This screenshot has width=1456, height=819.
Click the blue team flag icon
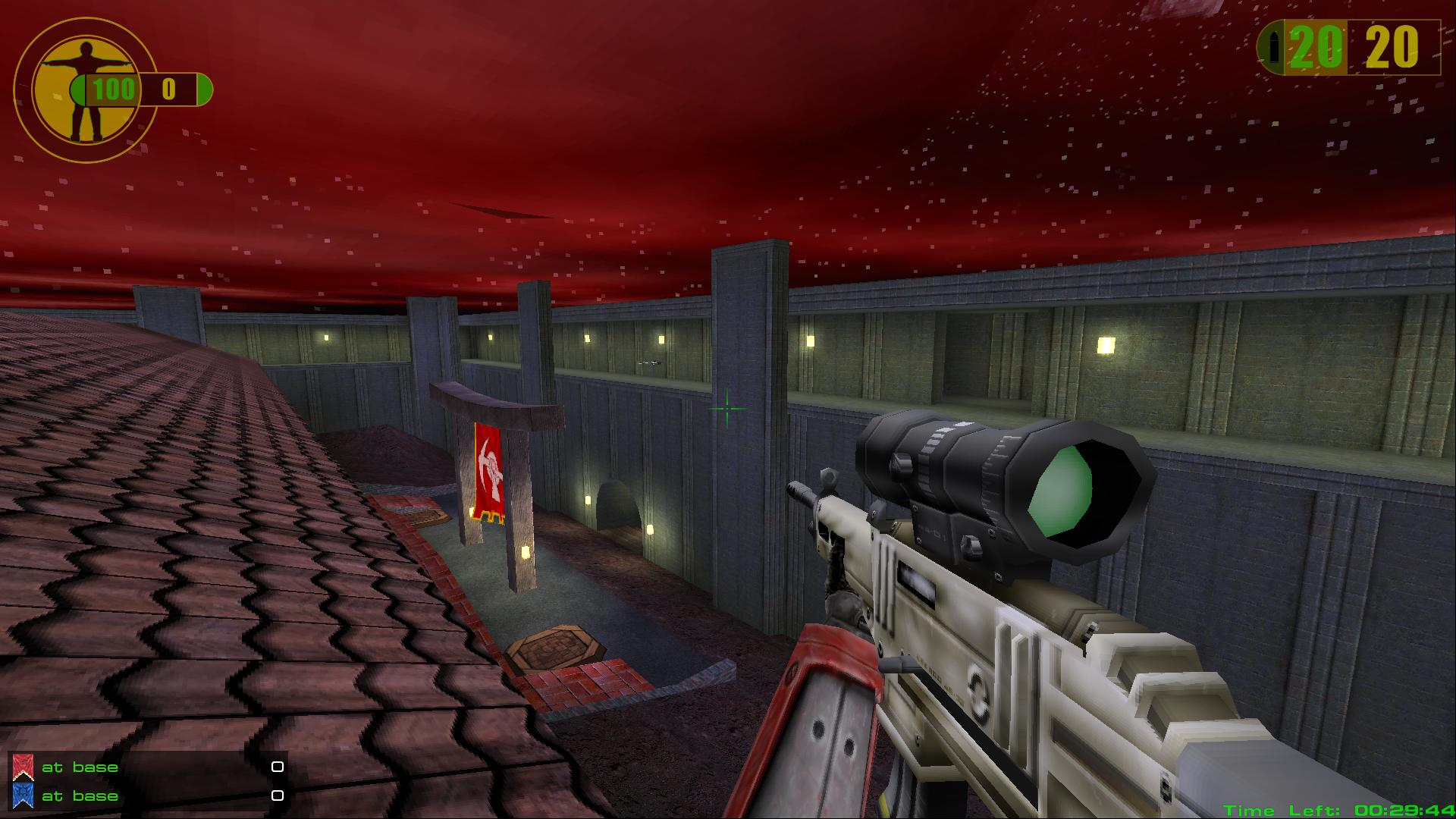coord(24,795)
